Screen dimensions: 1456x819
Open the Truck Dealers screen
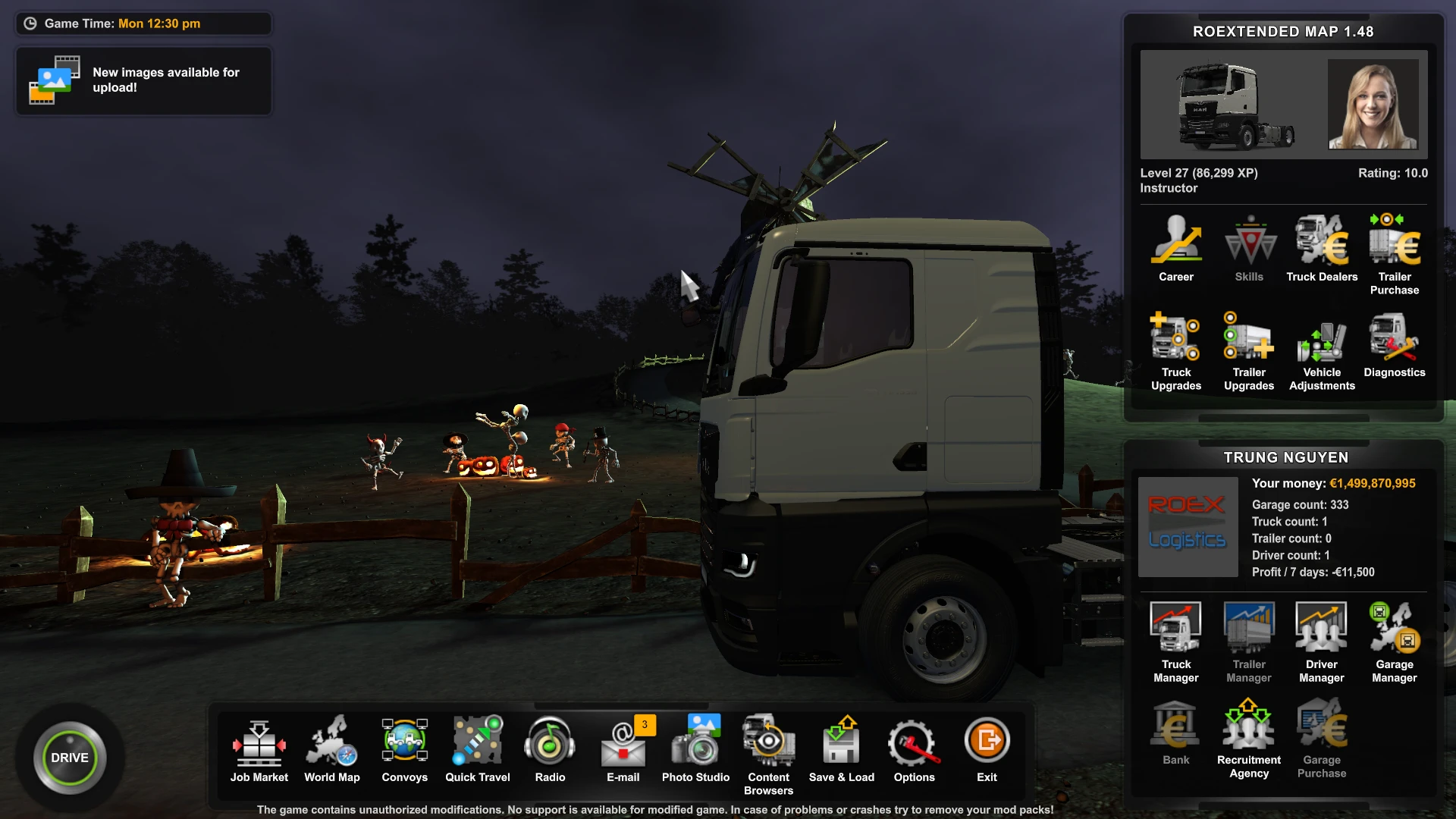(1321, 243)
